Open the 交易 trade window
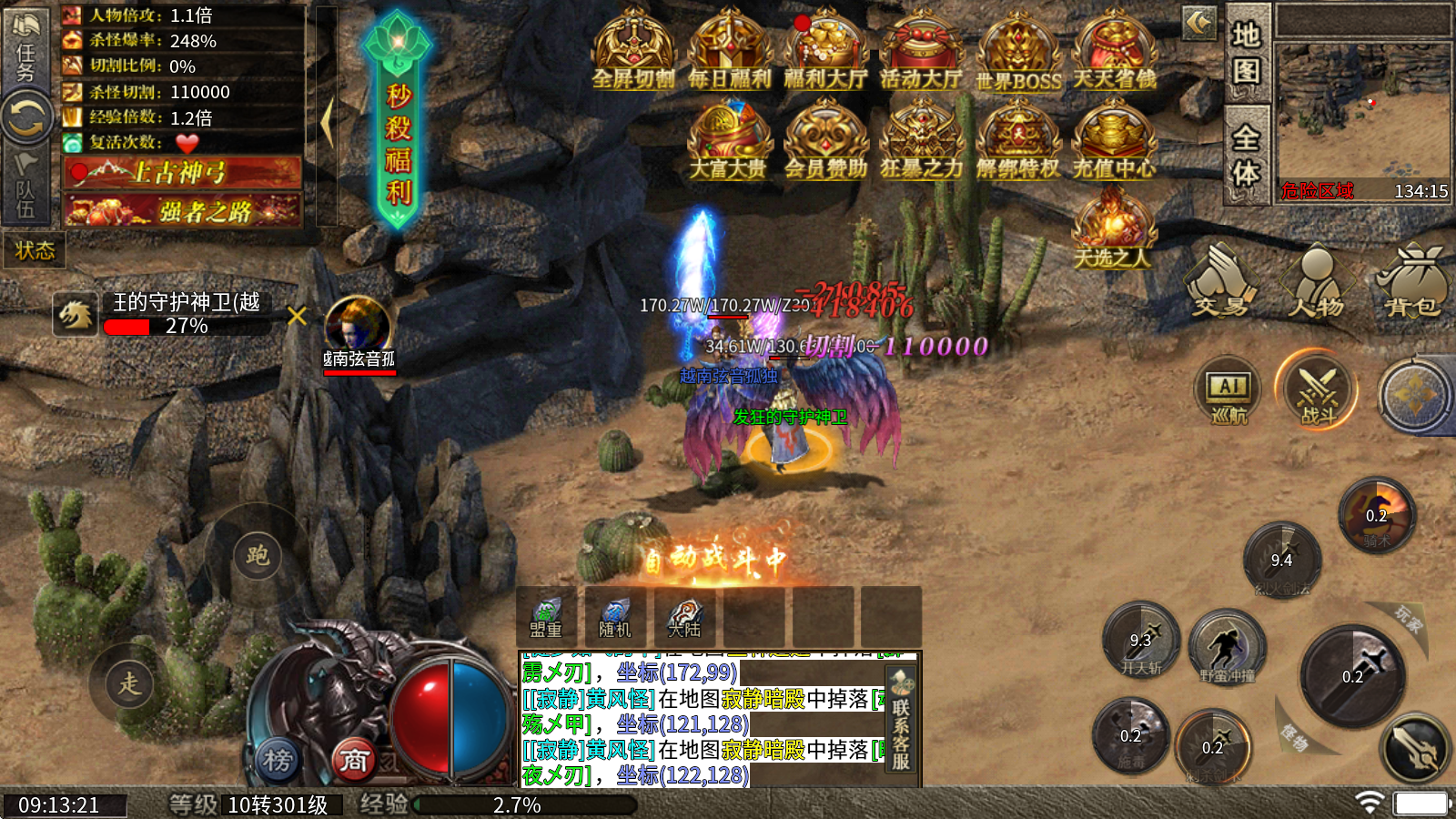 (1219, 282)
